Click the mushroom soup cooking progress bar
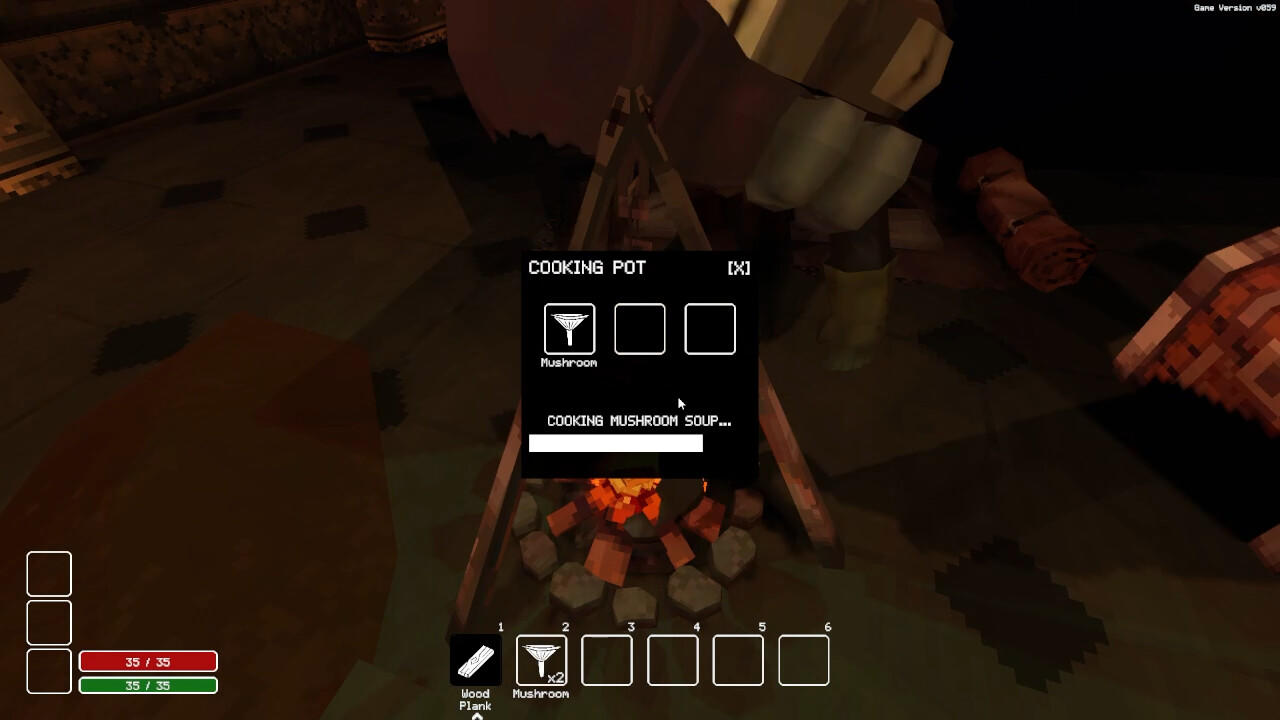 coord(616,443)
